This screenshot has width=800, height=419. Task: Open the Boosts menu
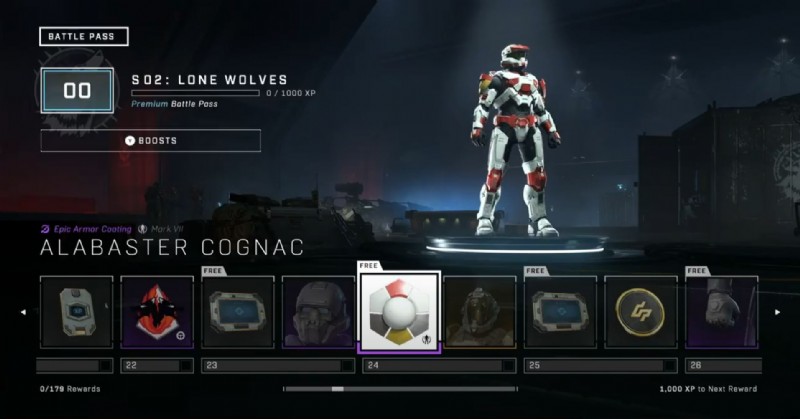pyautogui.click(x=150, y=141)
